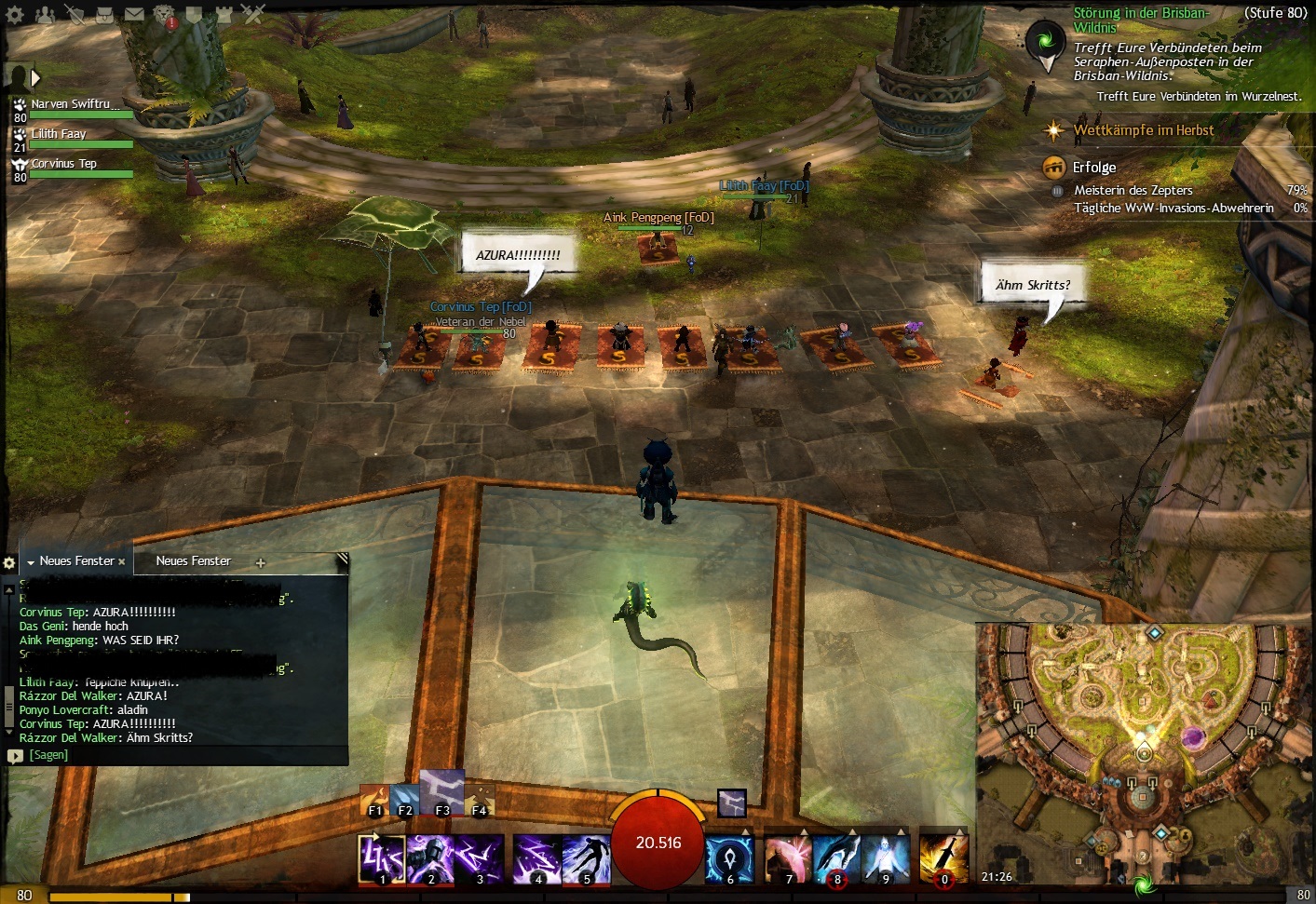Select party member Narven Swiftru
Image resolution: width=1316 pixels, height=904 pixels.
(x=71, y=105)
